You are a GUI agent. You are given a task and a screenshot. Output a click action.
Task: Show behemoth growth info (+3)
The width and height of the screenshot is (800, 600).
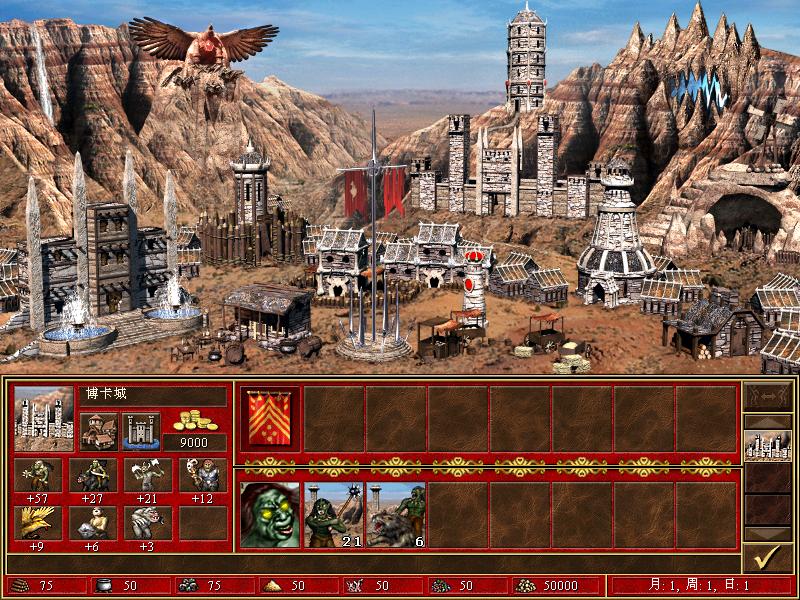148,523
